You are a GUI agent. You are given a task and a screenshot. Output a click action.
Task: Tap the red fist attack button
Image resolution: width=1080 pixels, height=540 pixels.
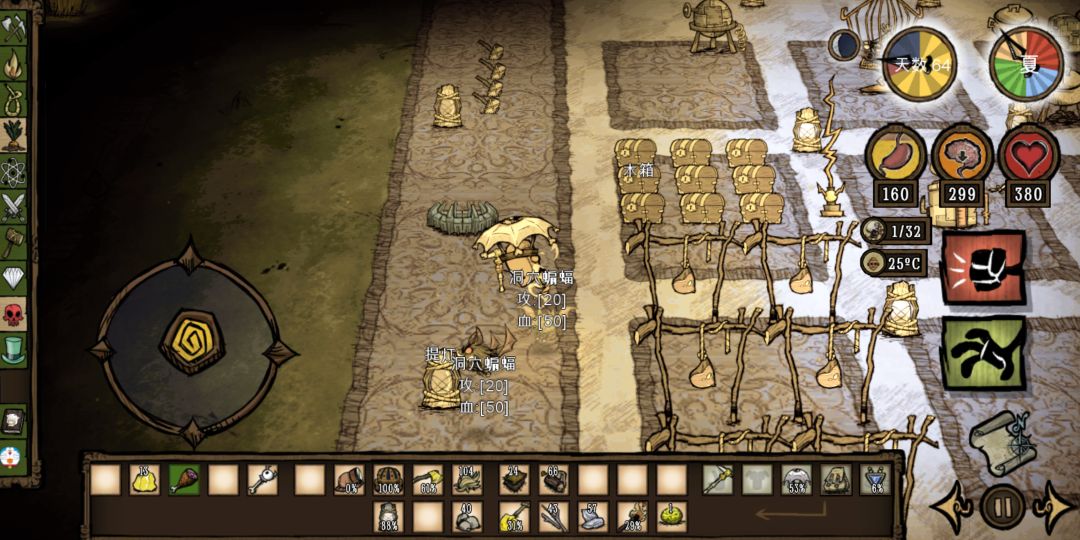tap(983, 267)
